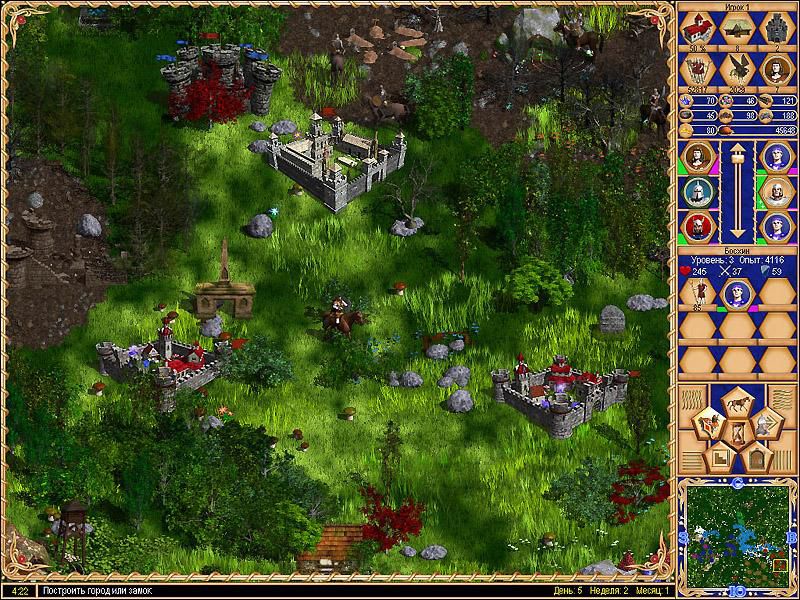Click the thatched-roof building icon

[737, 30]
